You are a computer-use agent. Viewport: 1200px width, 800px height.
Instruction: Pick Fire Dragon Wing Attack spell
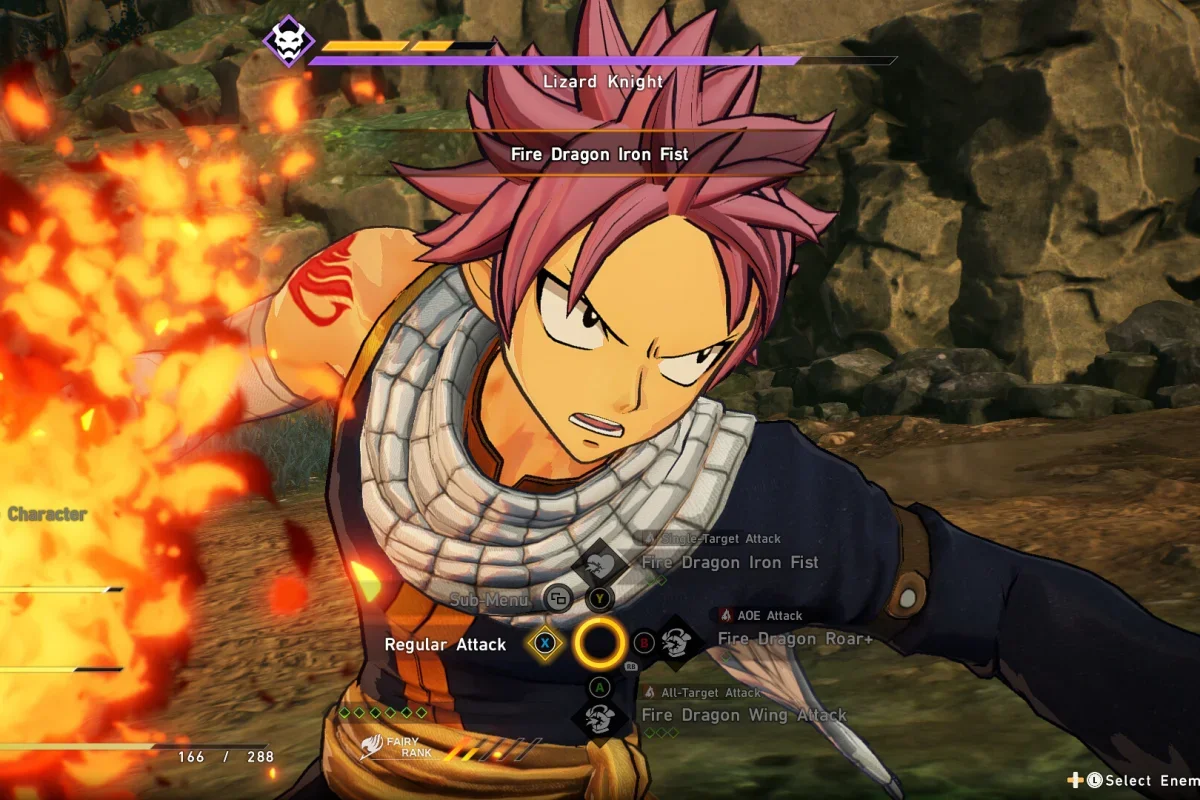click(x=744, y=715)
